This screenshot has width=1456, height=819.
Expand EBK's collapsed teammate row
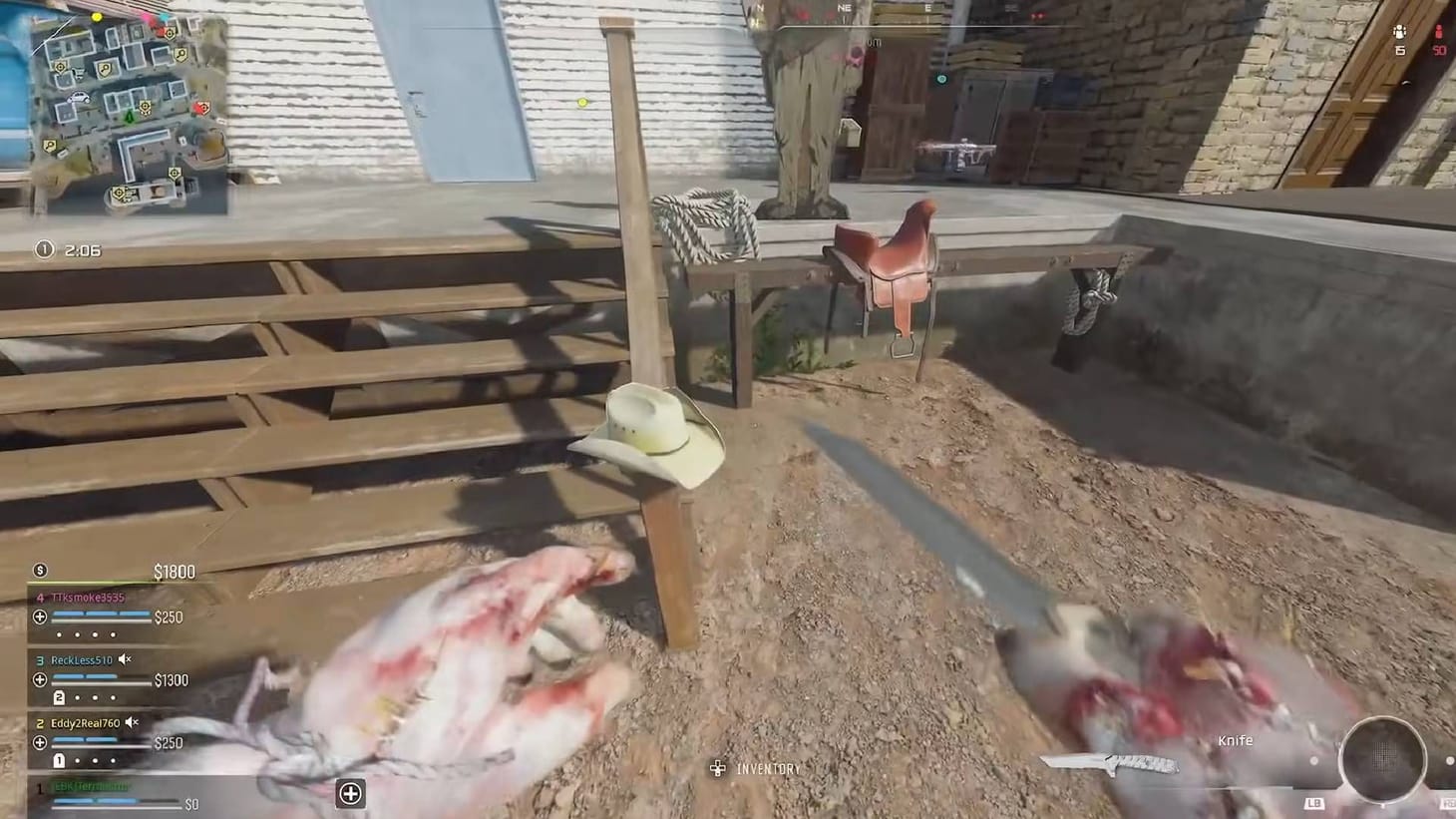tap(350, 793)
